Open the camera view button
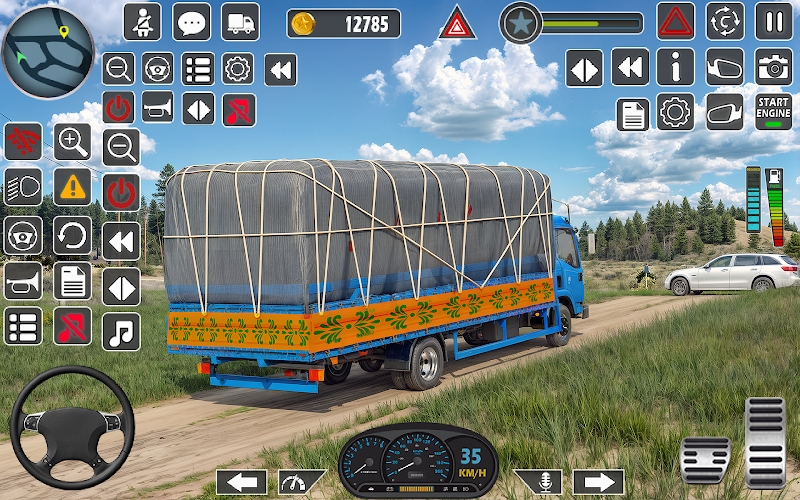 (773, 67)
